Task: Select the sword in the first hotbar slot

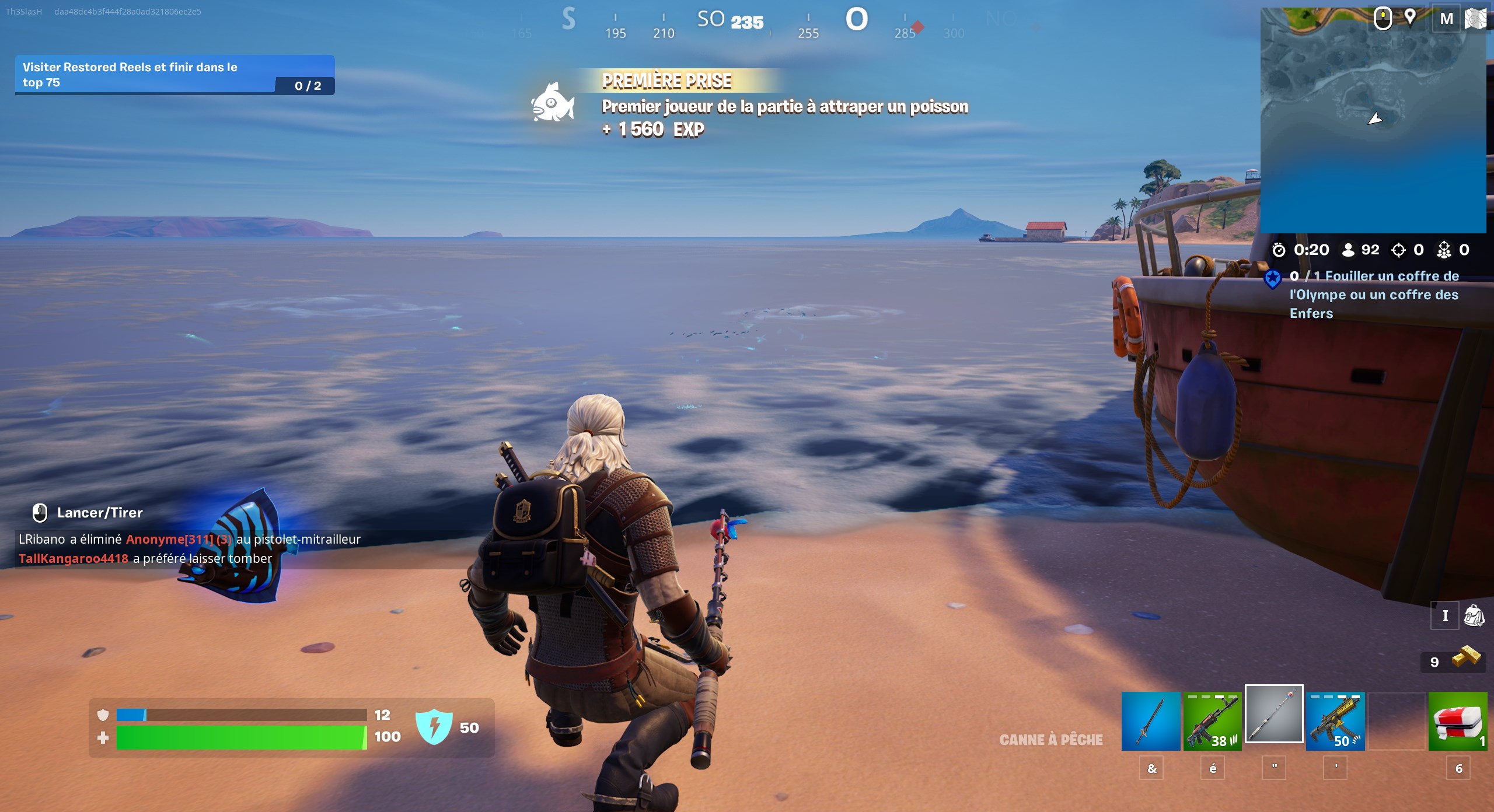Action: tap(1151, 722)
